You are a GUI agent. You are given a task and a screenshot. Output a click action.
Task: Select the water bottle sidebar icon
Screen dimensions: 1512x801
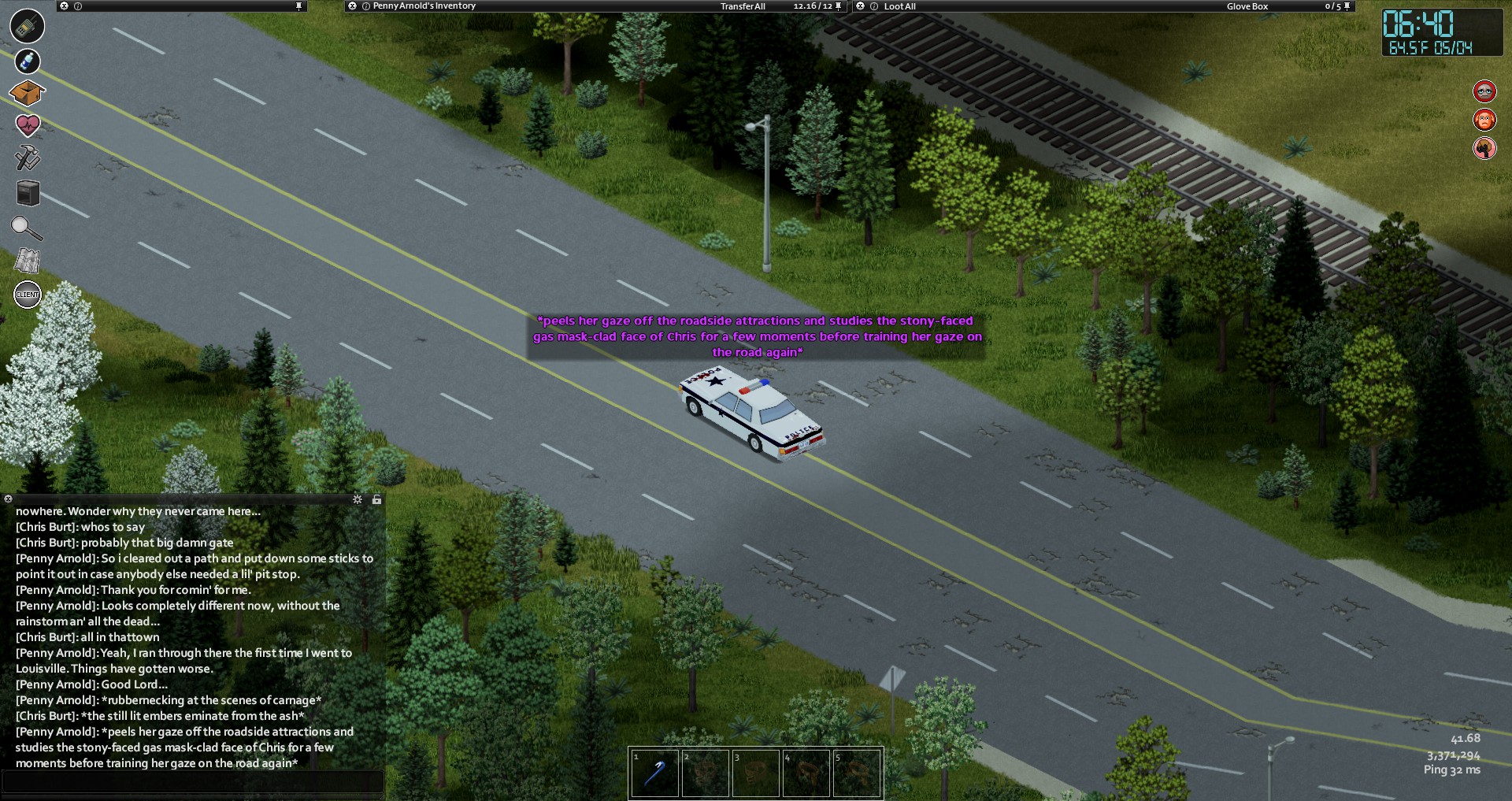click(x=27, y=61)
